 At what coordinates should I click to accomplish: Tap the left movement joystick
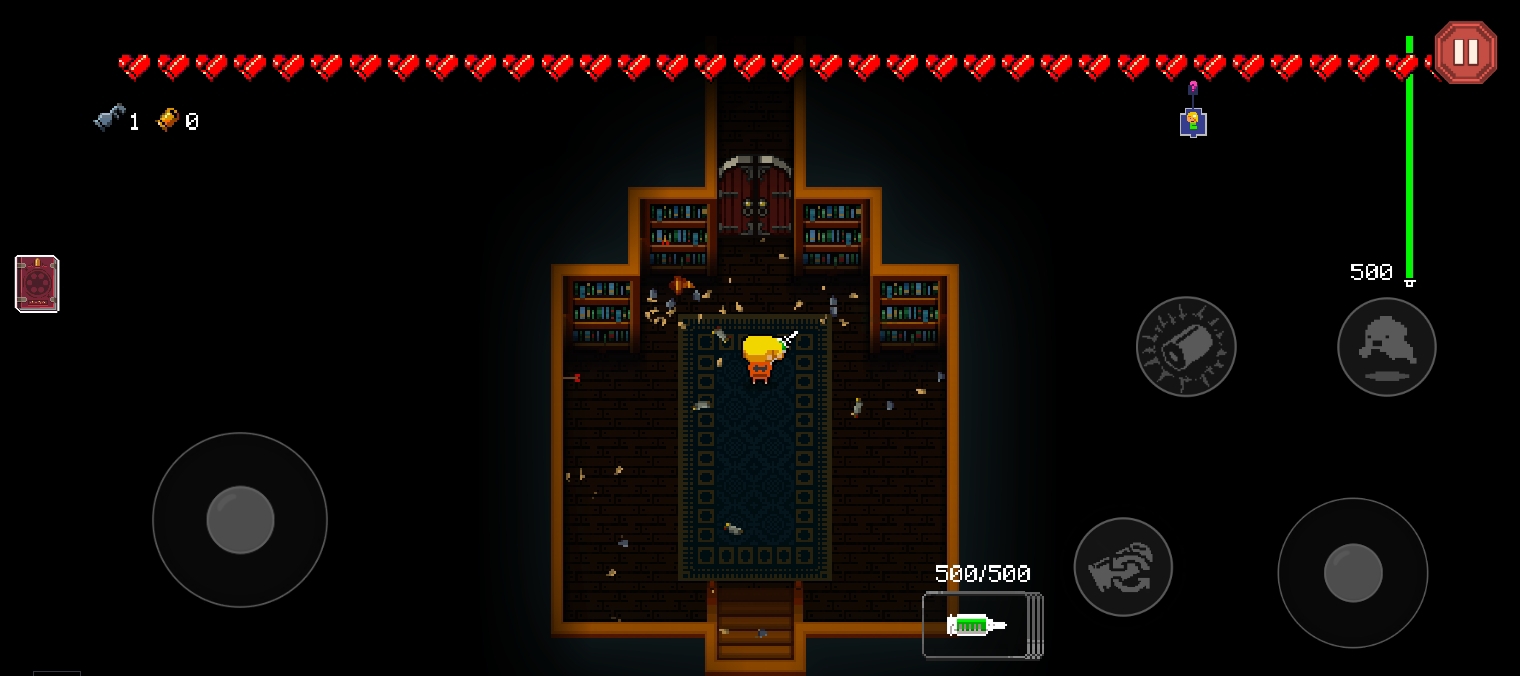[240, 520]
